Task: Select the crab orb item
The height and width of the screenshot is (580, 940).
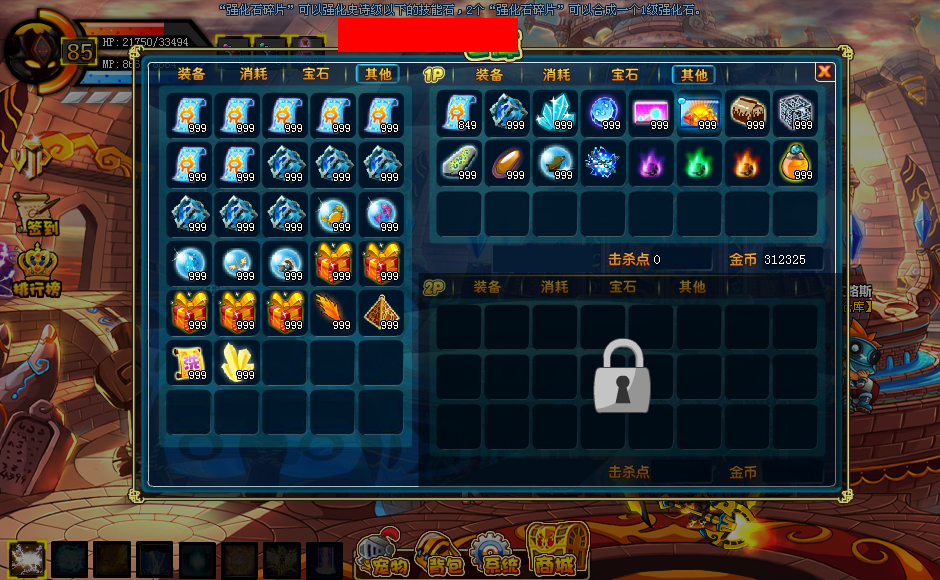Action: (x=333, y=214)
